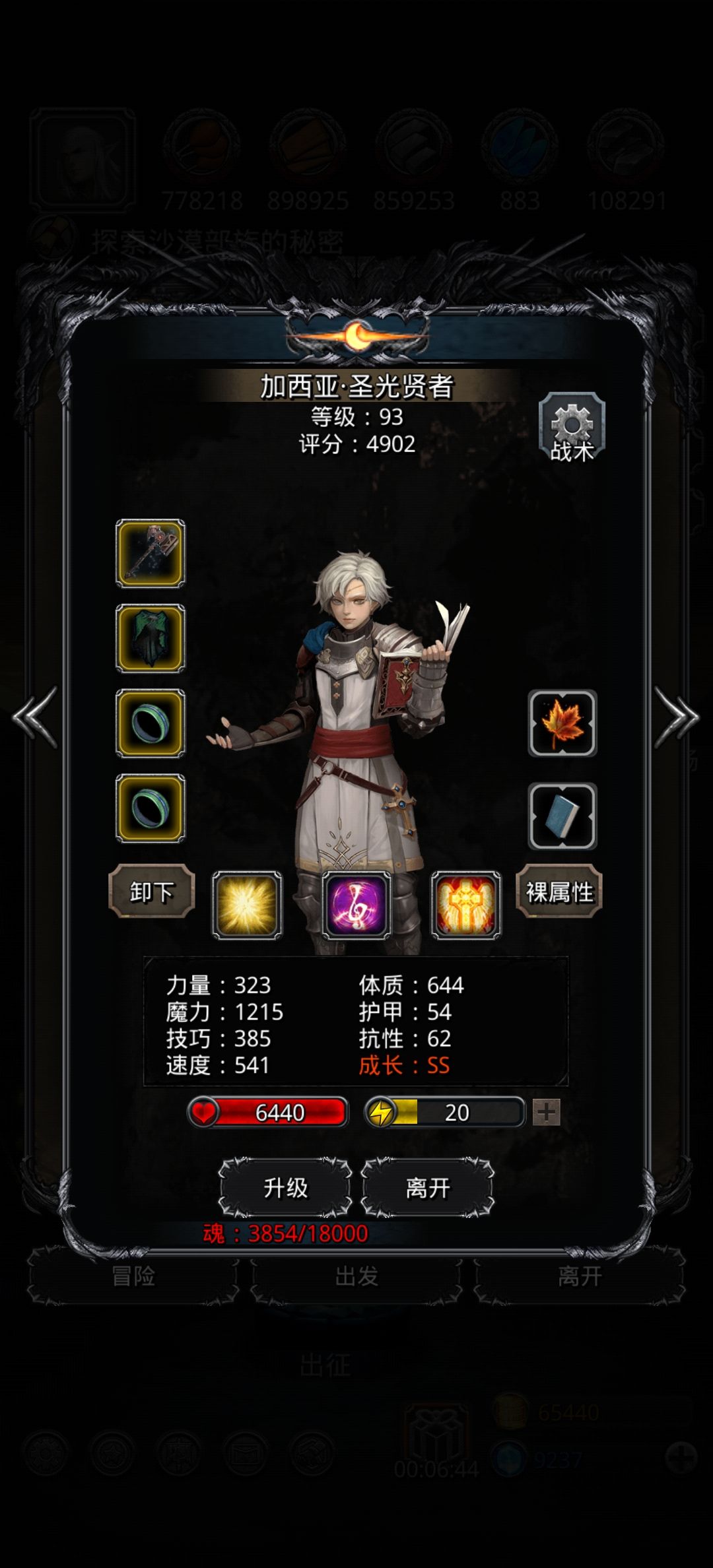
Task: Select the equipped staff weapon slot
Action: (x=151, y=553)
